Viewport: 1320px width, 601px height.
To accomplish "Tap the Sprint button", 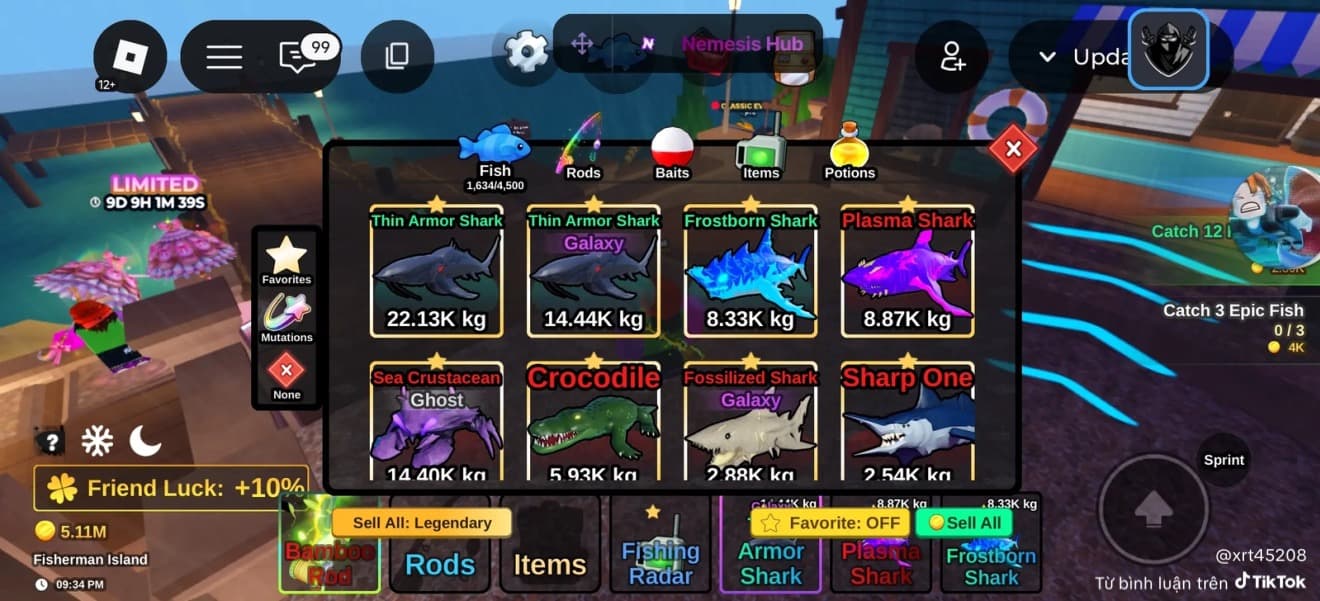I will click(1223, 460).
